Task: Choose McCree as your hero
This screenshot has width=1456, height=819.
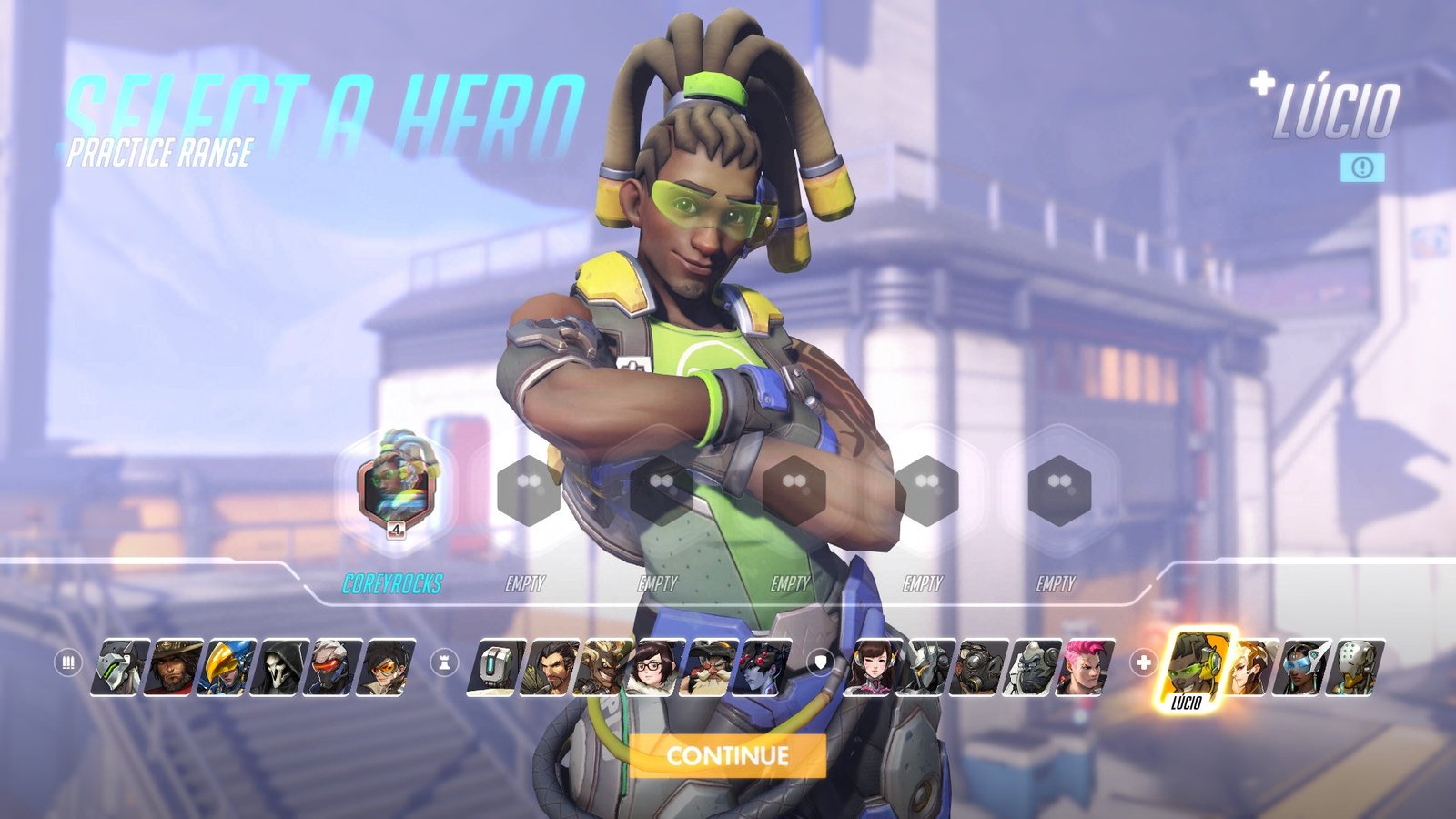Action: 174,667
